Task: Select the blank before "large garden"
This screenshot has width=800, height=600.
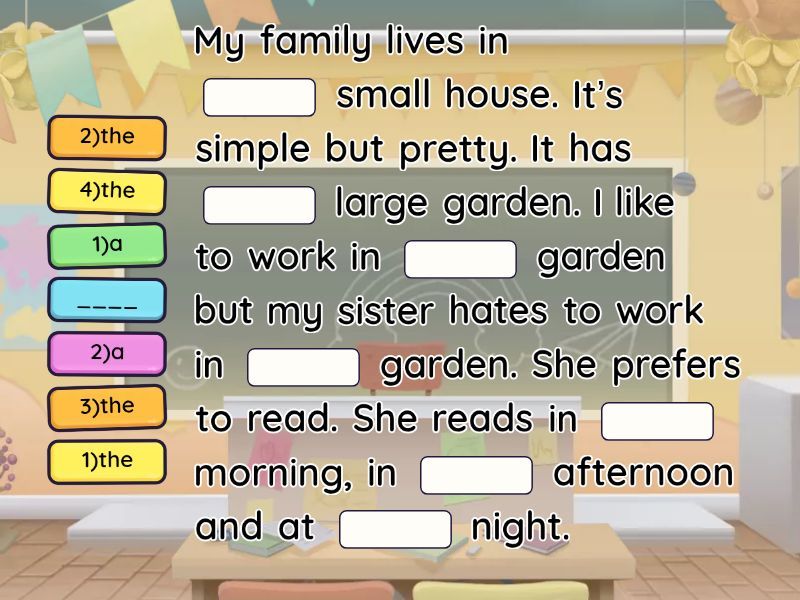Action: point(260,205)
